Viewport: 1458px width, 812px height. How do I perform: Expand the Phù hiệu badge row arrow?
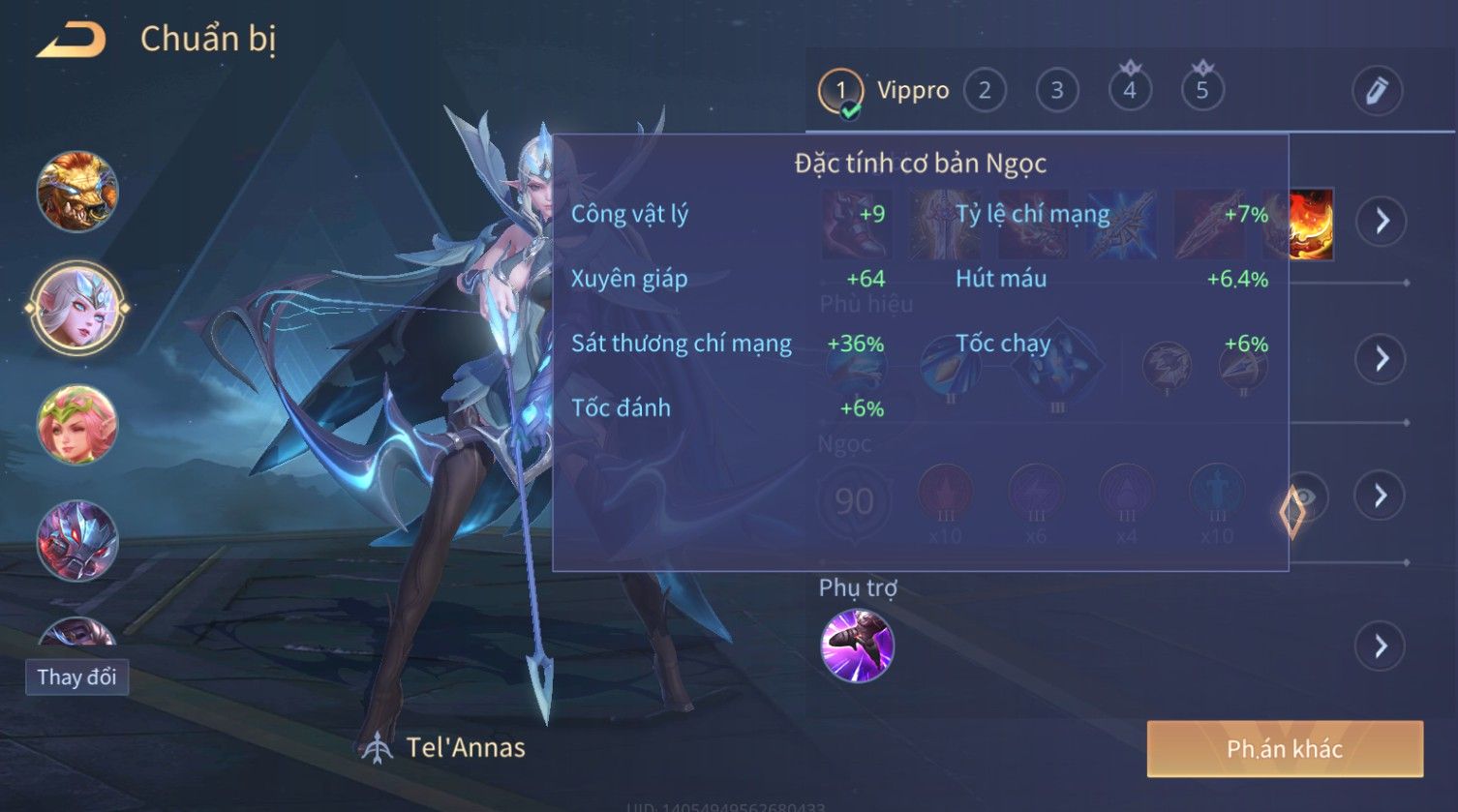point(1381,359)
